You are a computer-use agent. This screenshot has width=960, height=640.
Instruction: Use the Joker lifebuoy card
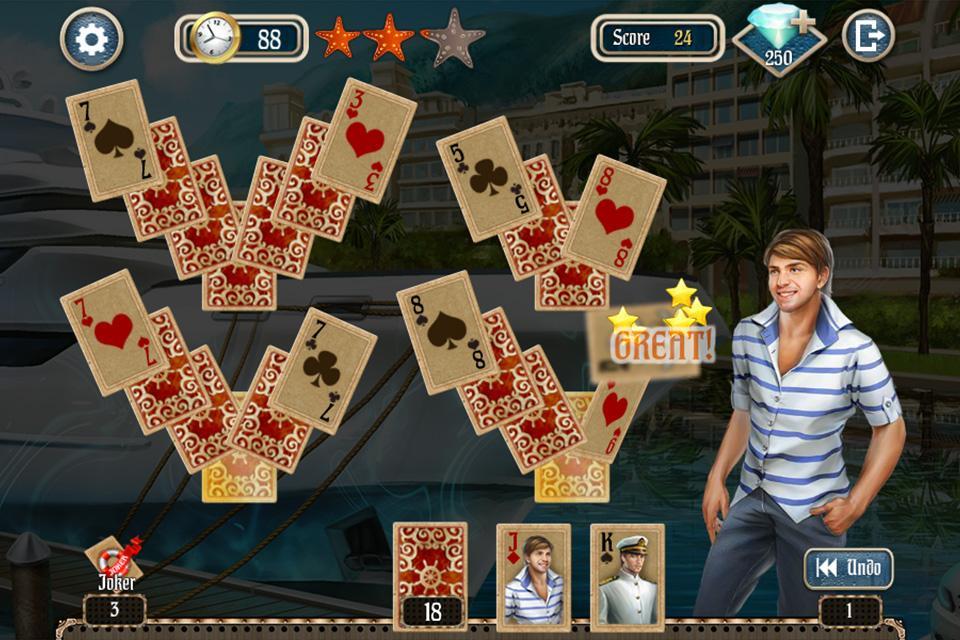pyautogui.click(x=112, y=560)
